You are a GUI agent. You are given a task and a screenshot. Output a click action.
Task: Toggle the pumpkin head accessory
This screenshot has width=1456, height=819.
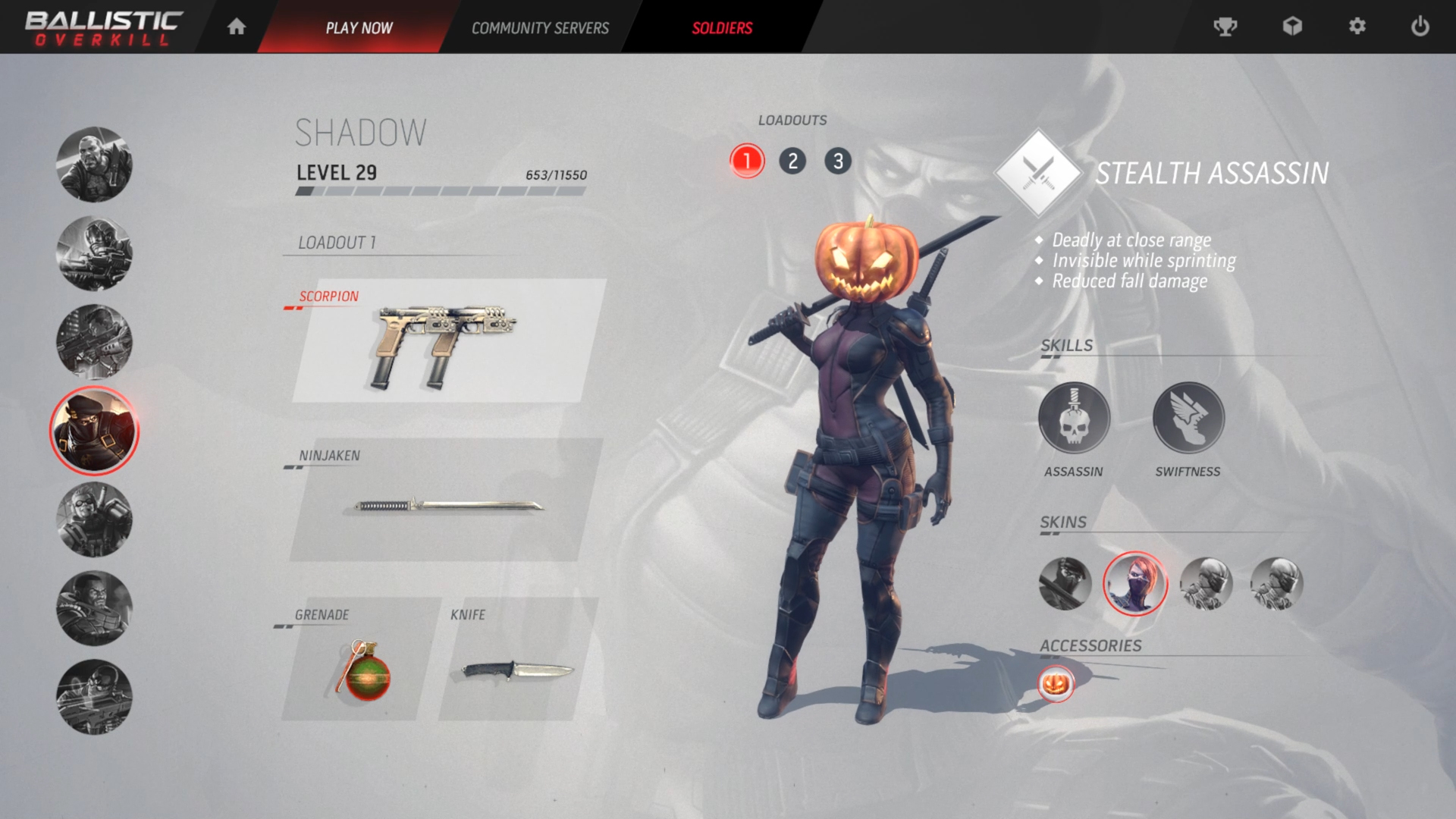click(1056, 684)
